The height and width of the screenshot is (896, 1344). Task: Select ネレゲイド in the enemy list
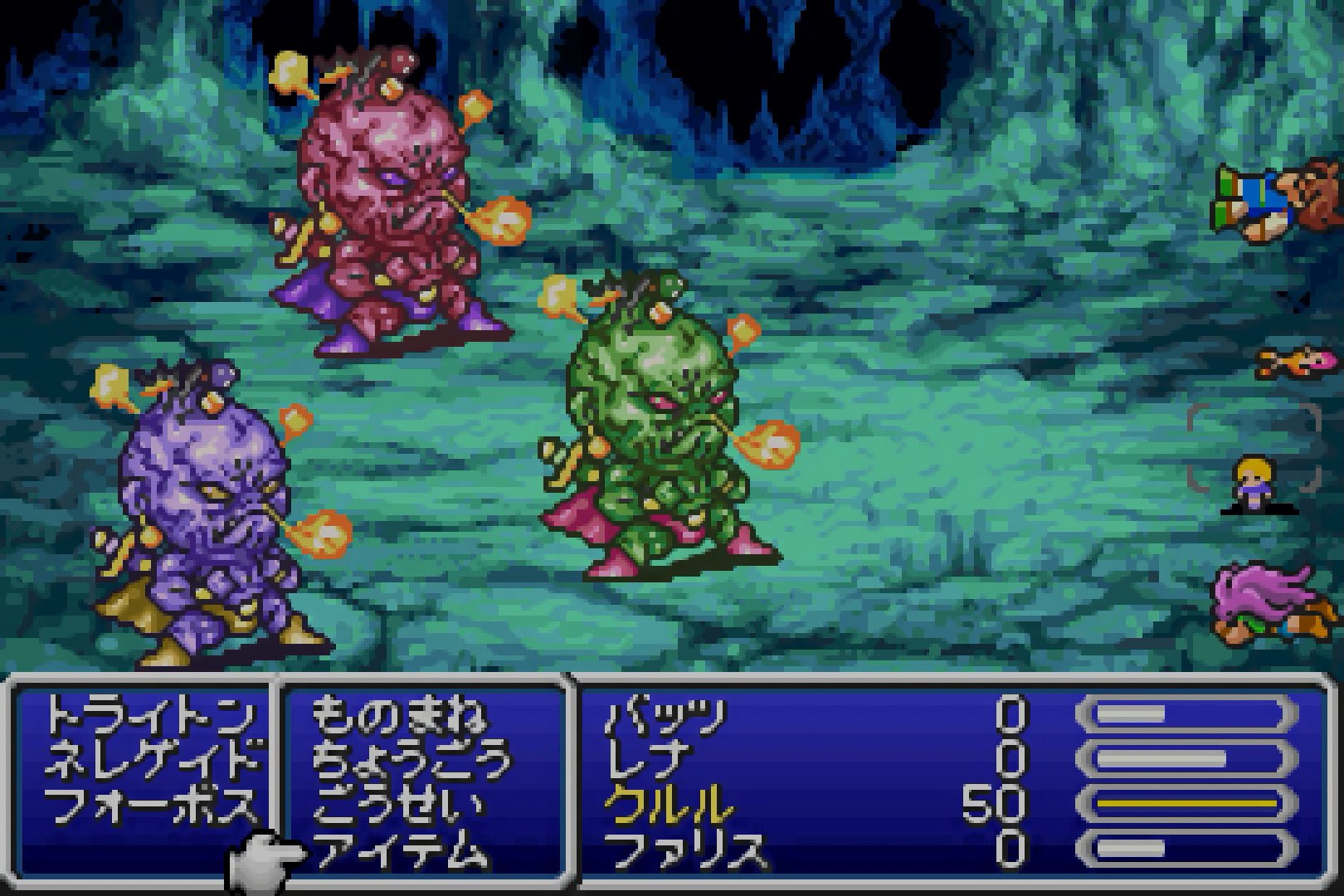(x=153, y=759)
